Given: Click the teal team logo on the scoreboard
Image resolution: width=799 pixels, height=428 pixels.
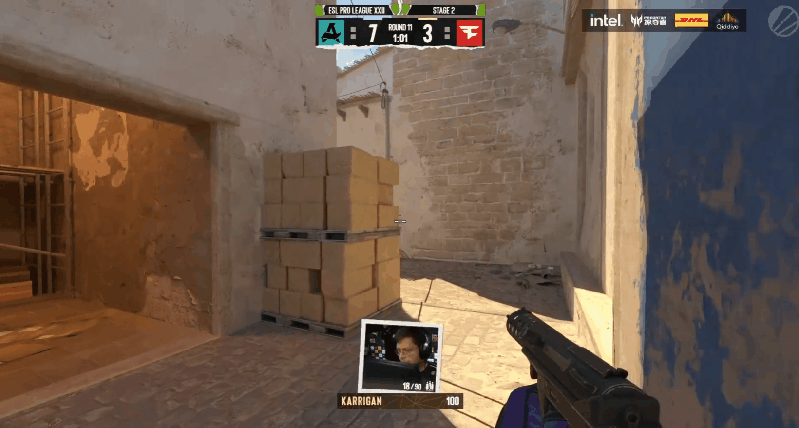Looking at the screenshot, I should 331,33.
